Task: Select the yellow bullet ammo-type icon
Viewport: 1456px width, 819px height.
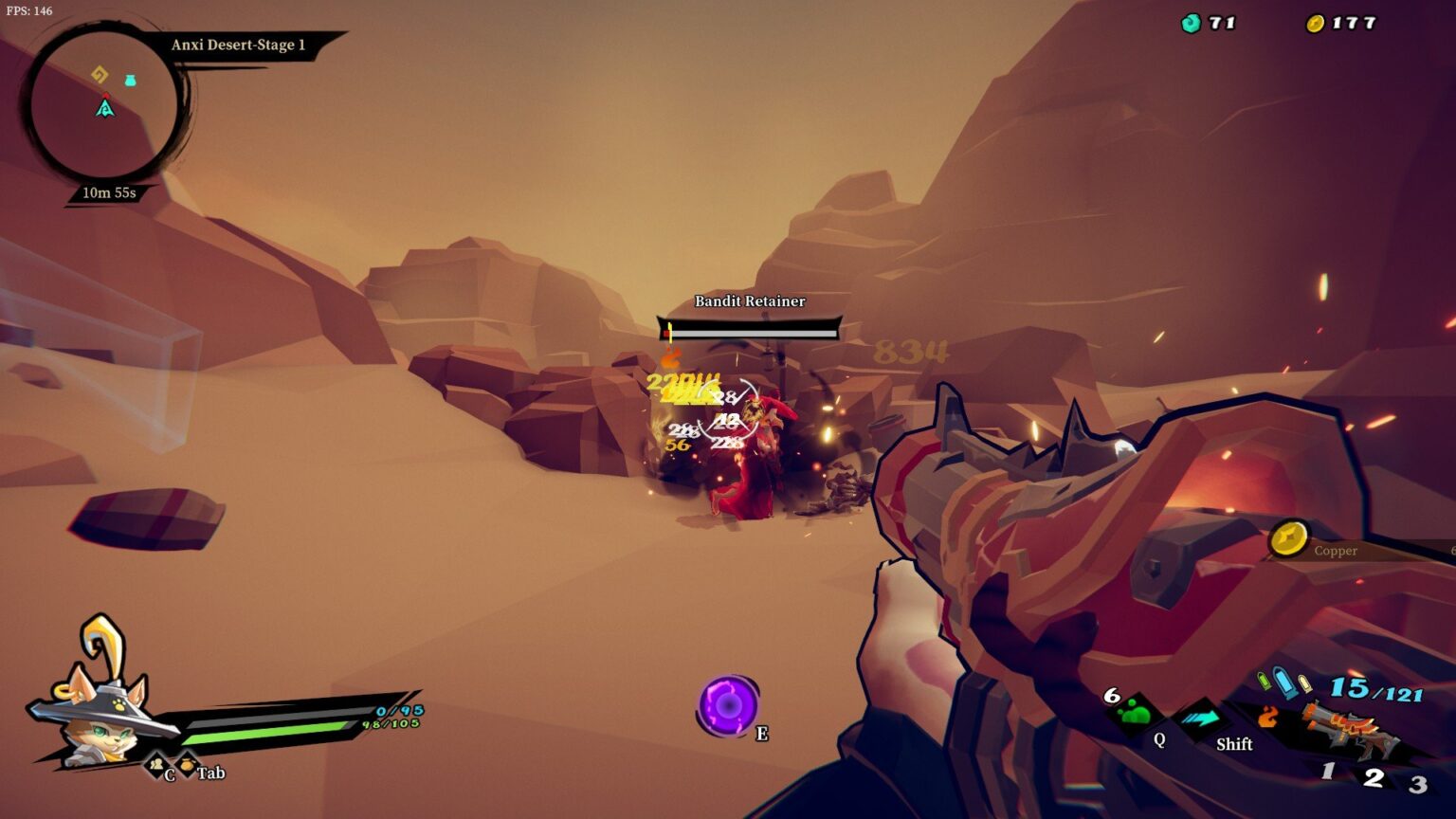Action: pos(1305,684)
